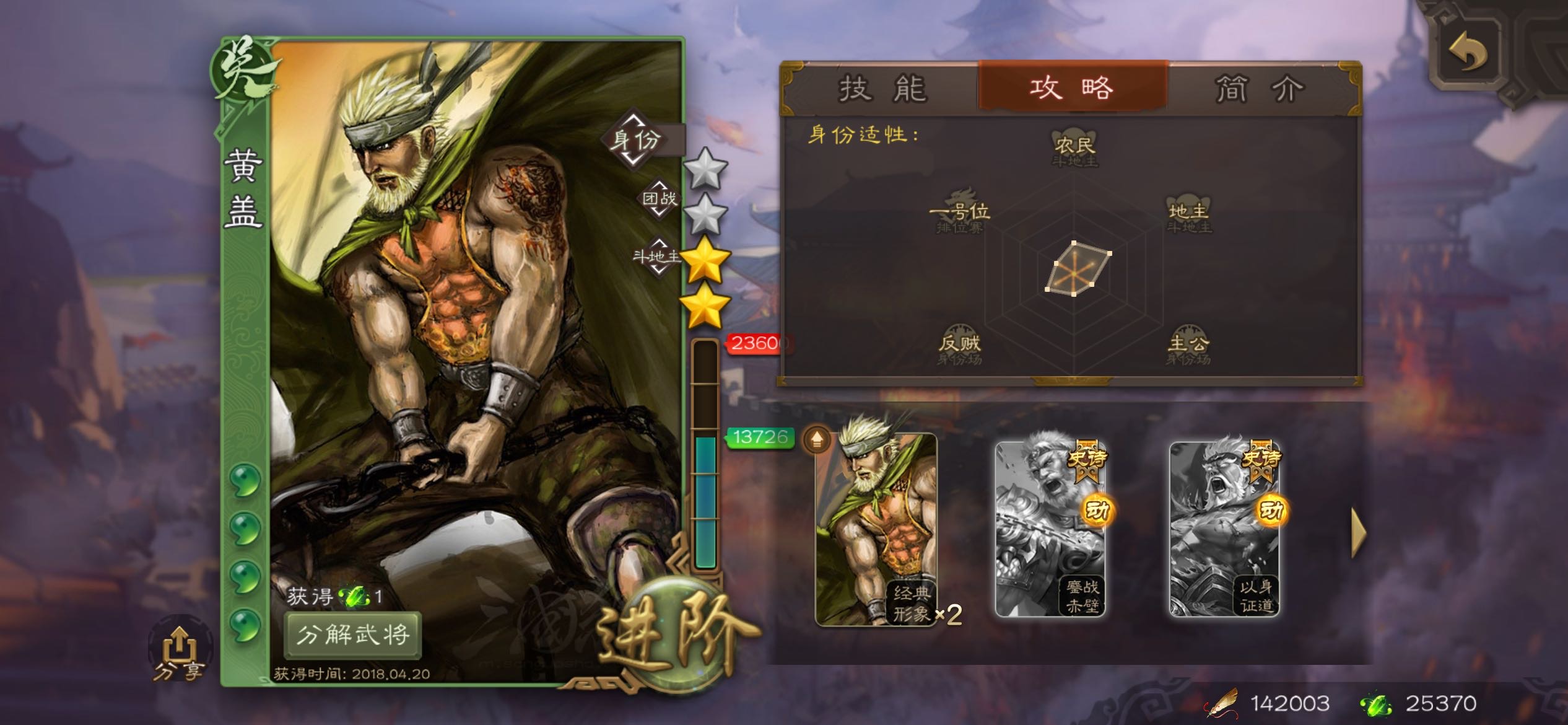Decompose the general with 分解武将

click(x=353, y=634)
